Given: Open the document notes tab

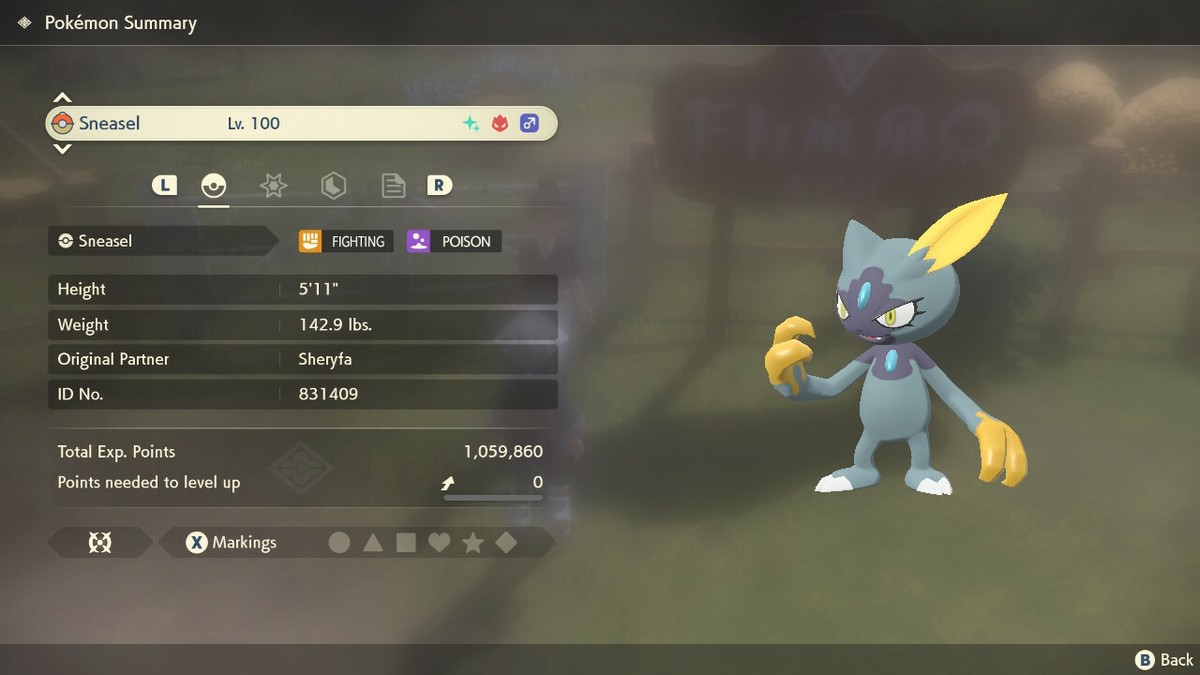Looking at the screenshot, I should coord(393,185).
